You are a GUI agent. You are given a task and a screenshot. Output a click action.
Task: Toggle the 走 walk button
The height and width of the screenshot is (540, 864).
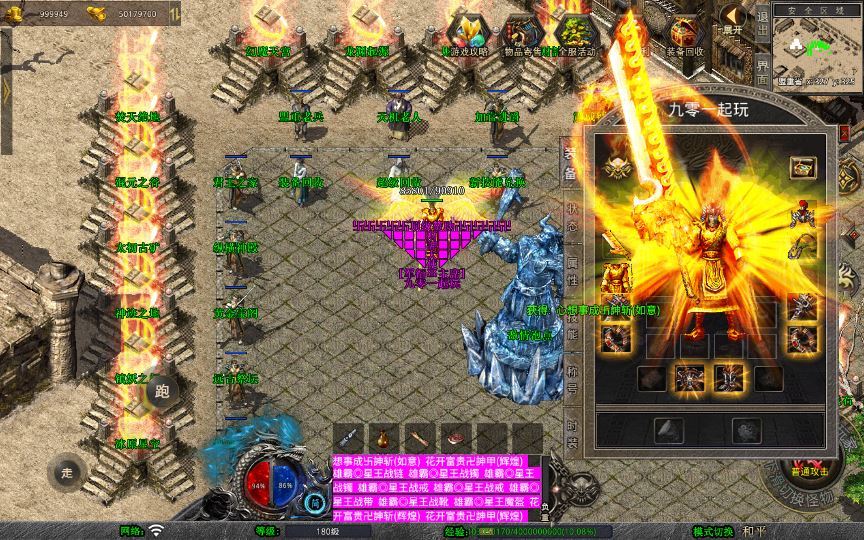(68, 471)
